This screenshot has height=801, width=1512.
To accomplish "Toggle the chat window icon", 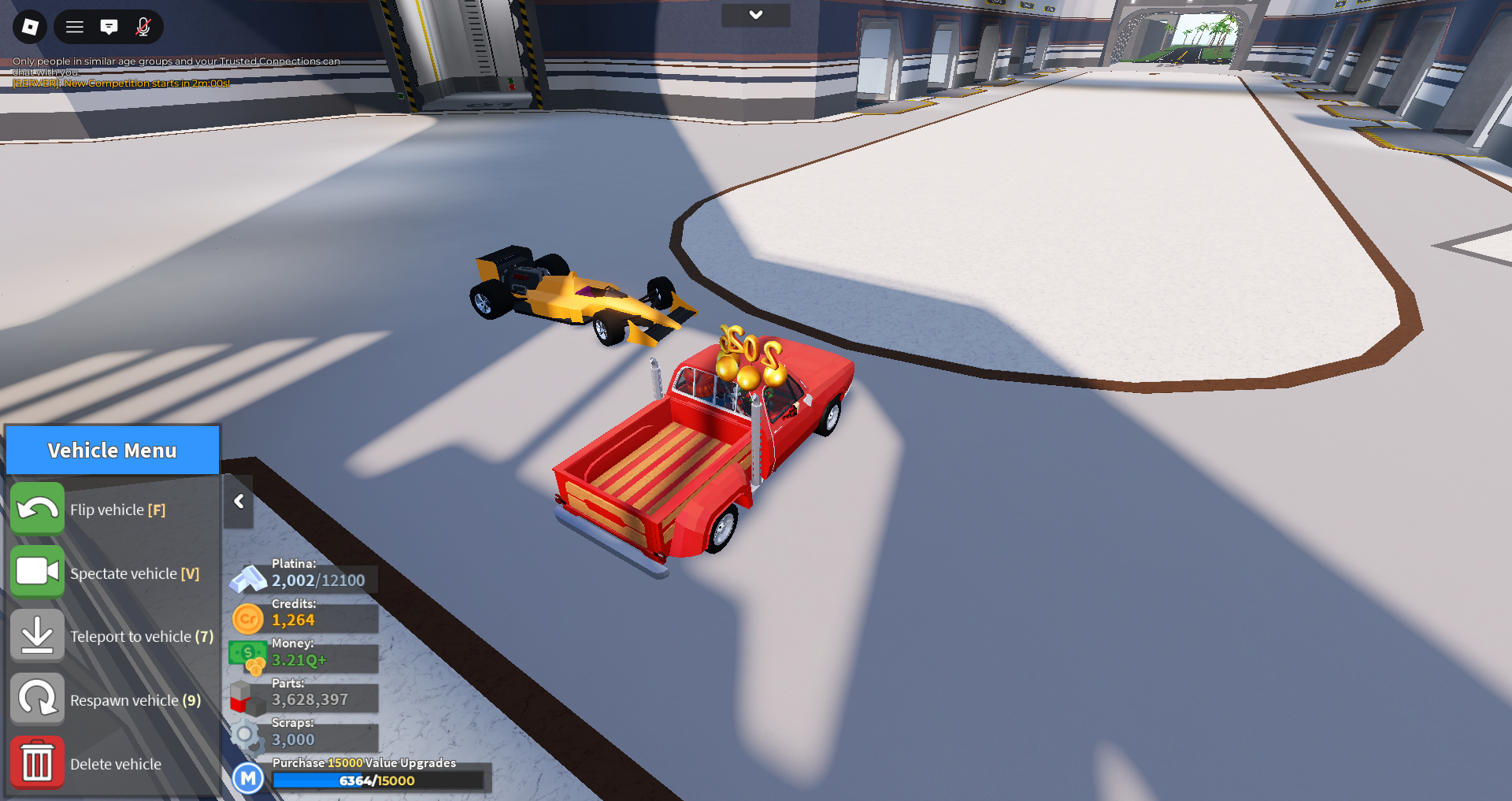I will click(109, 27).
